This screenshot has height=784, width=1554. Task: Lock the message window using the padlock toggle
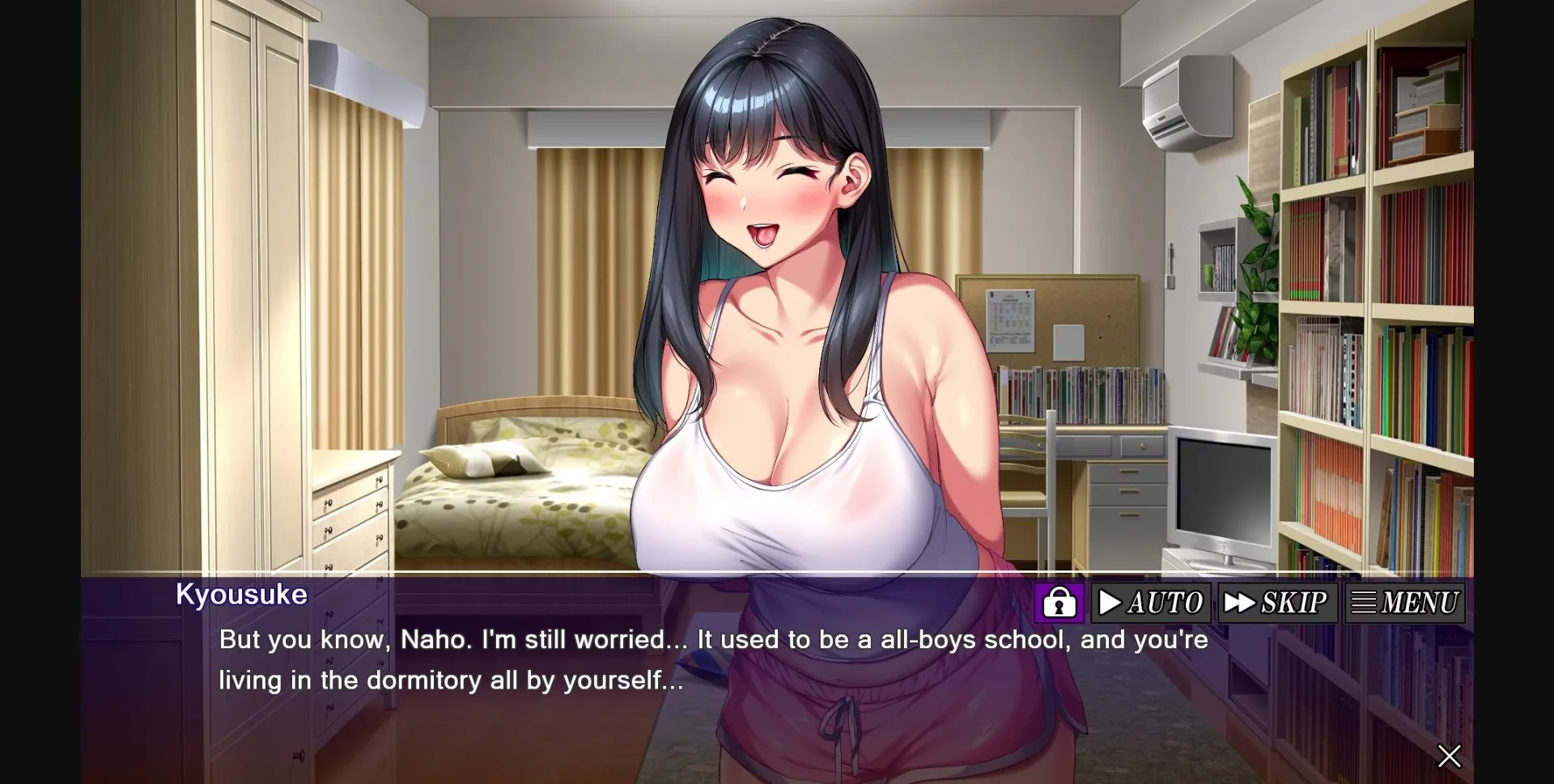(x=1059, y=603)
